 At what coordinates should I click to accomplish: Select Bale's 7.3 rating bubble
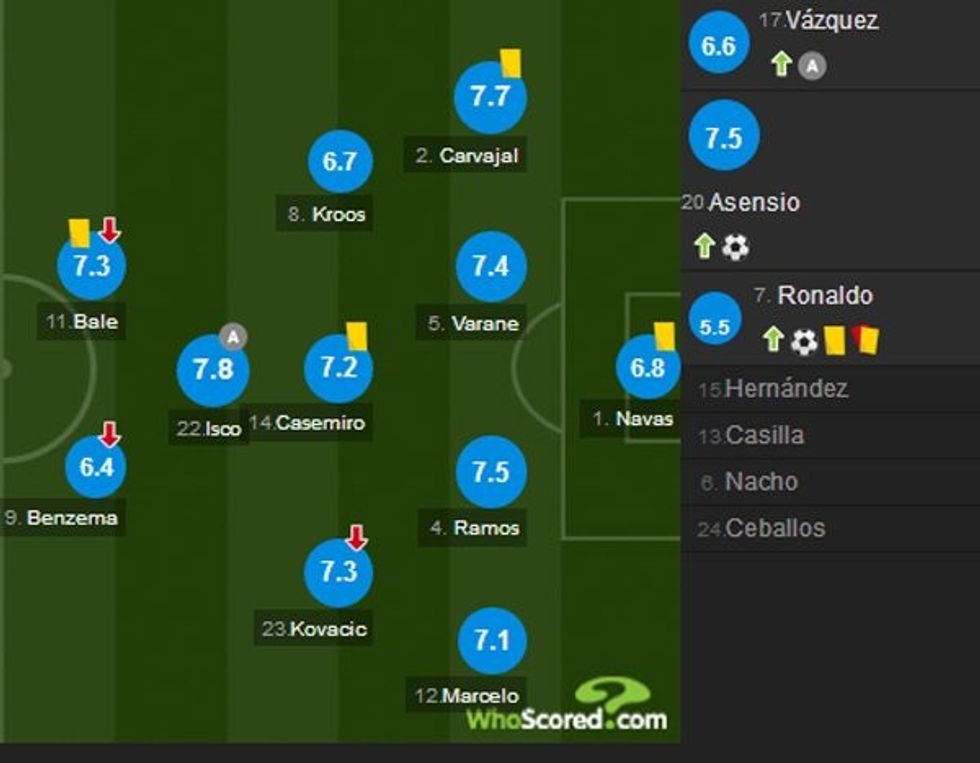[x=91, y=266]
